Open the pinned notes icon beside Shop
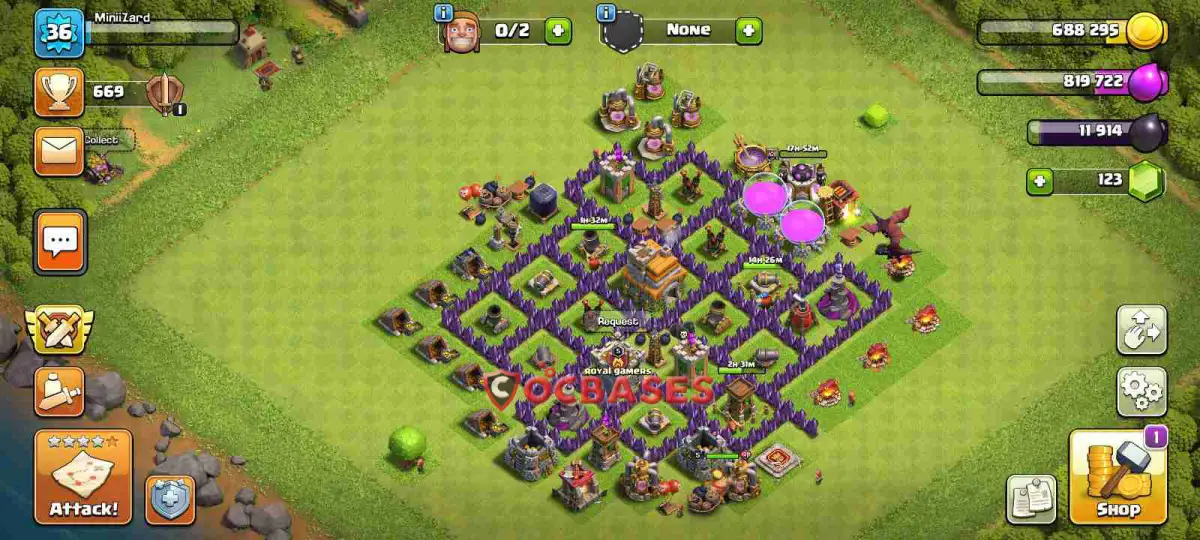This screenshot has height=540, width=1200. coord(1031,499)
